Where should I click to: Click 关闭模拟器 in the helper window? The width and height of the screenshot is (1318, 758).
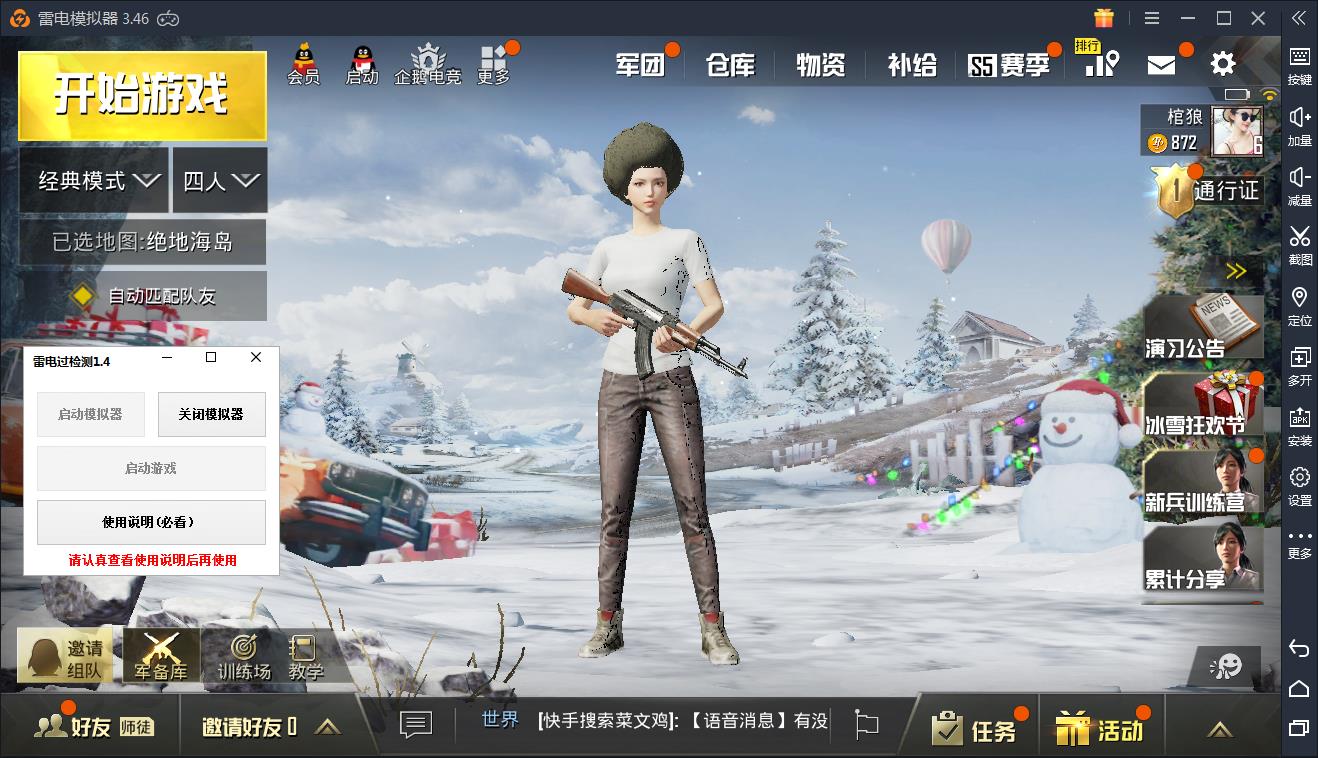[211, 414]
